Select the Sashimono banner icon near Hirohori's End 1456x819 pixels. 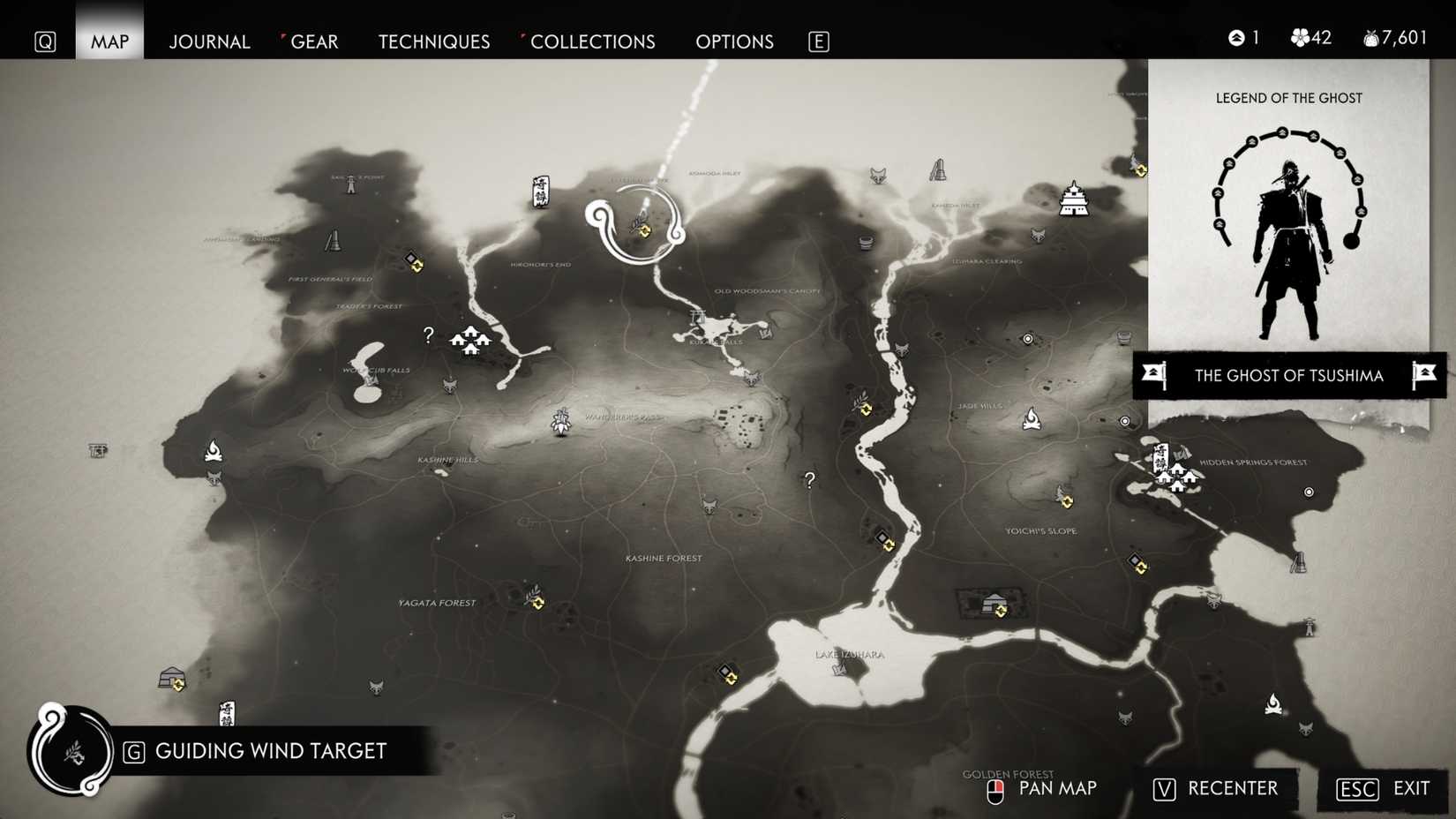pyautogui.click(x=539, y=192)
